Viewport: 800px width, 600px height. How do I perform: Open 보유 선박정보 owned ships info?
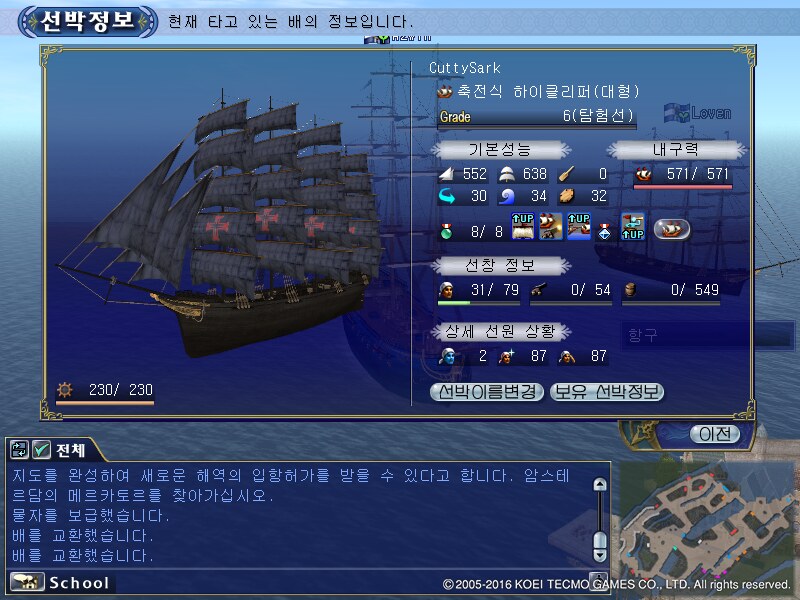[x=606, y=392]
